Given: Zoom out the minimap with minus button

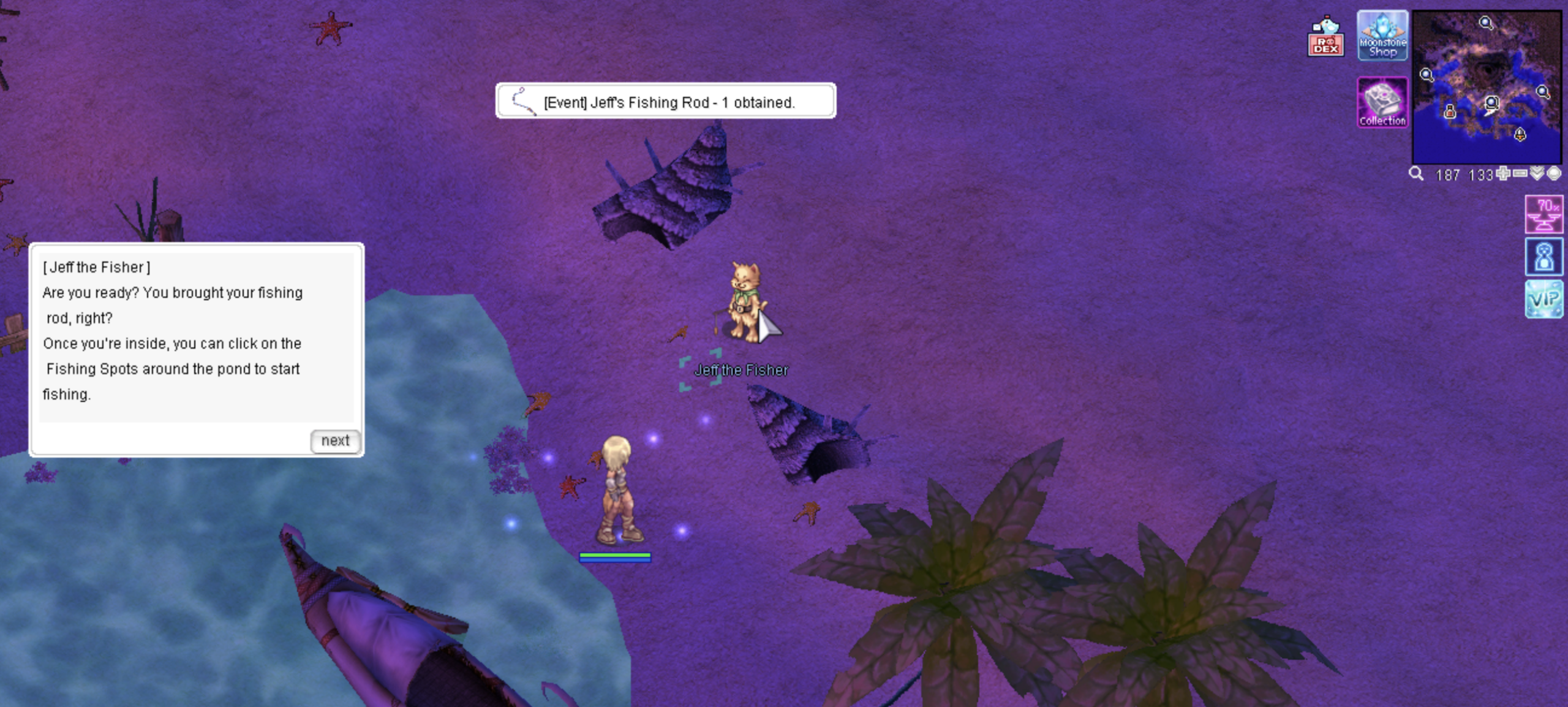Looking at the screenshot, I should [1520, 174].
